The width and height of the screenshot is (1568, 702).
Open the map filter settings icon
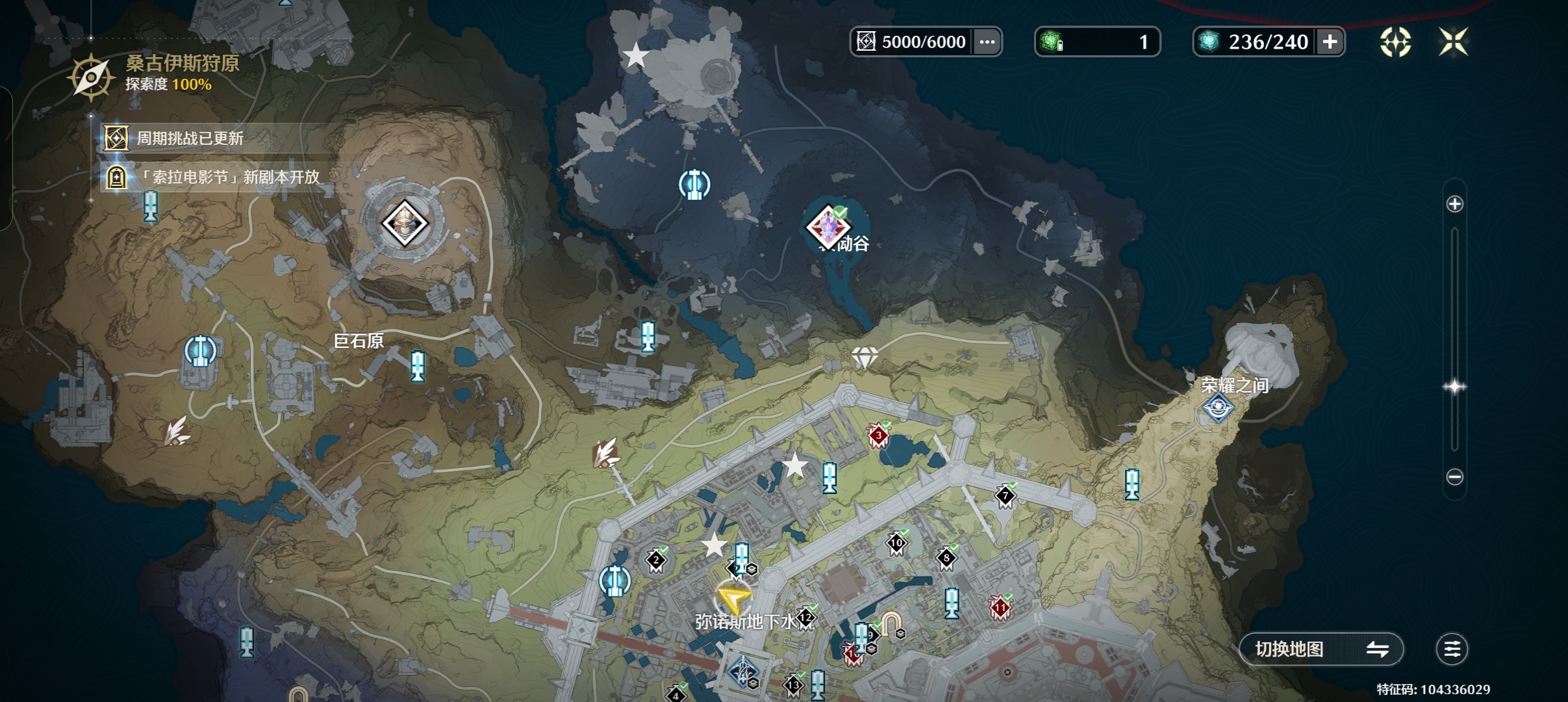tap(1452, 649)
